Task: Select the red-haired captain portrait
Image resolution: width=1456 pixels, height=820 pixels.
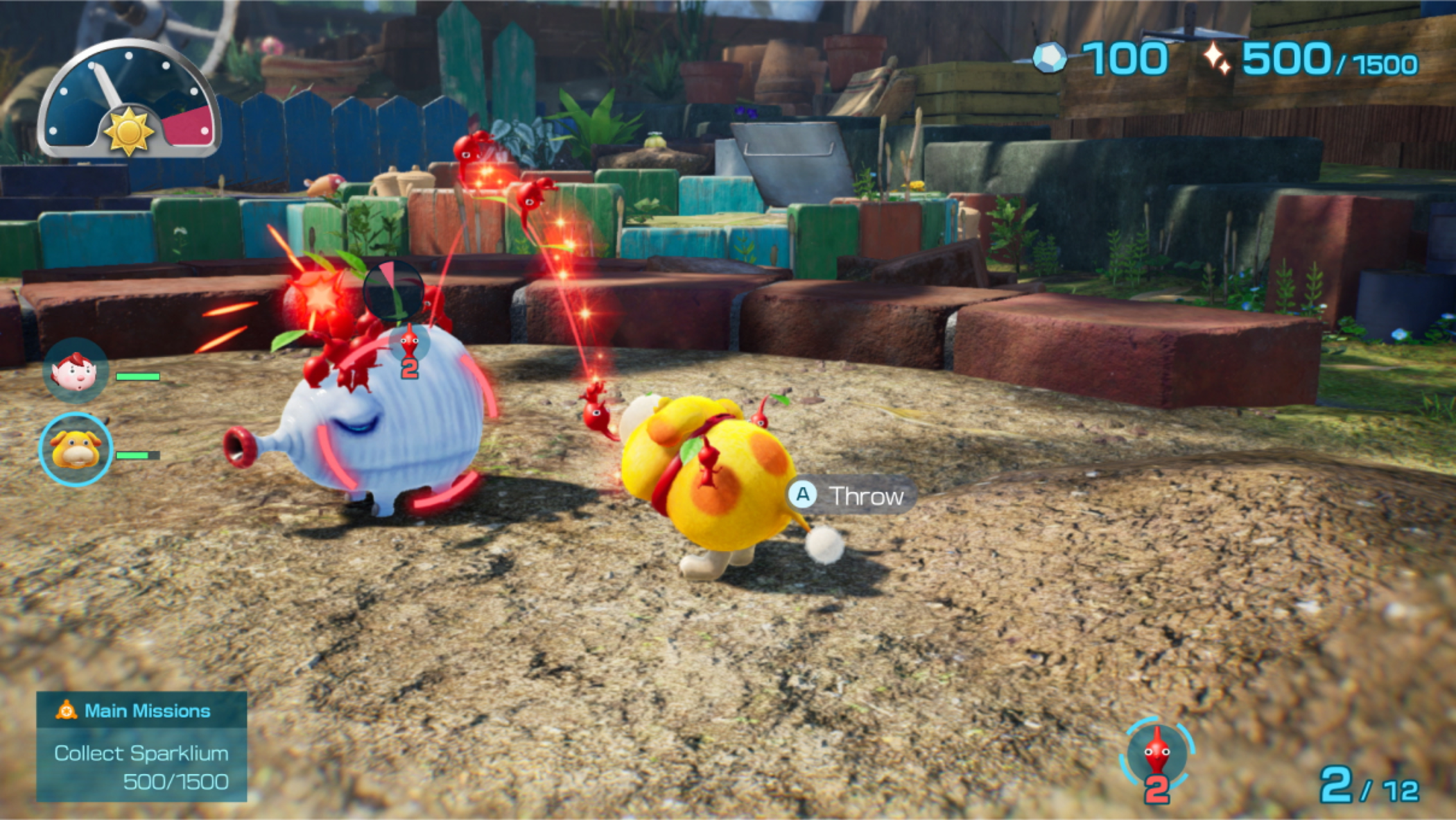Action: click(76, 372)
